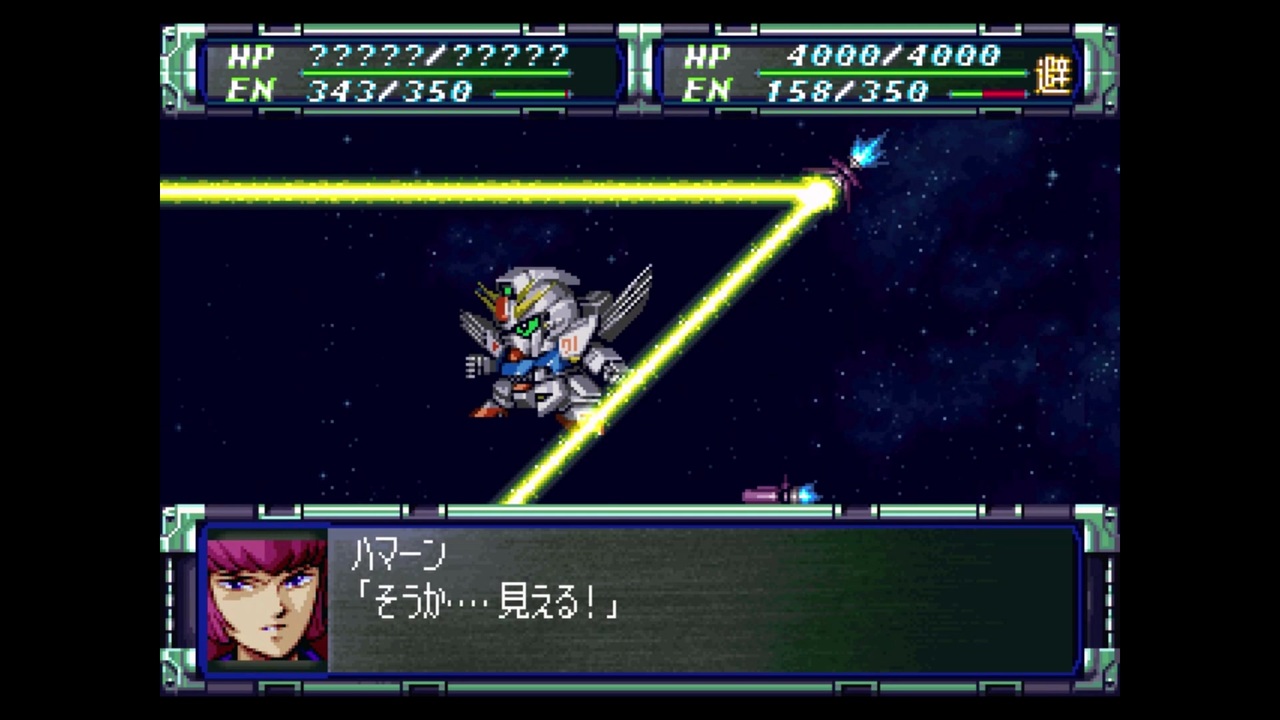Click the EN label on the right status panel
1280x720 pixels.
coord(706,91)
